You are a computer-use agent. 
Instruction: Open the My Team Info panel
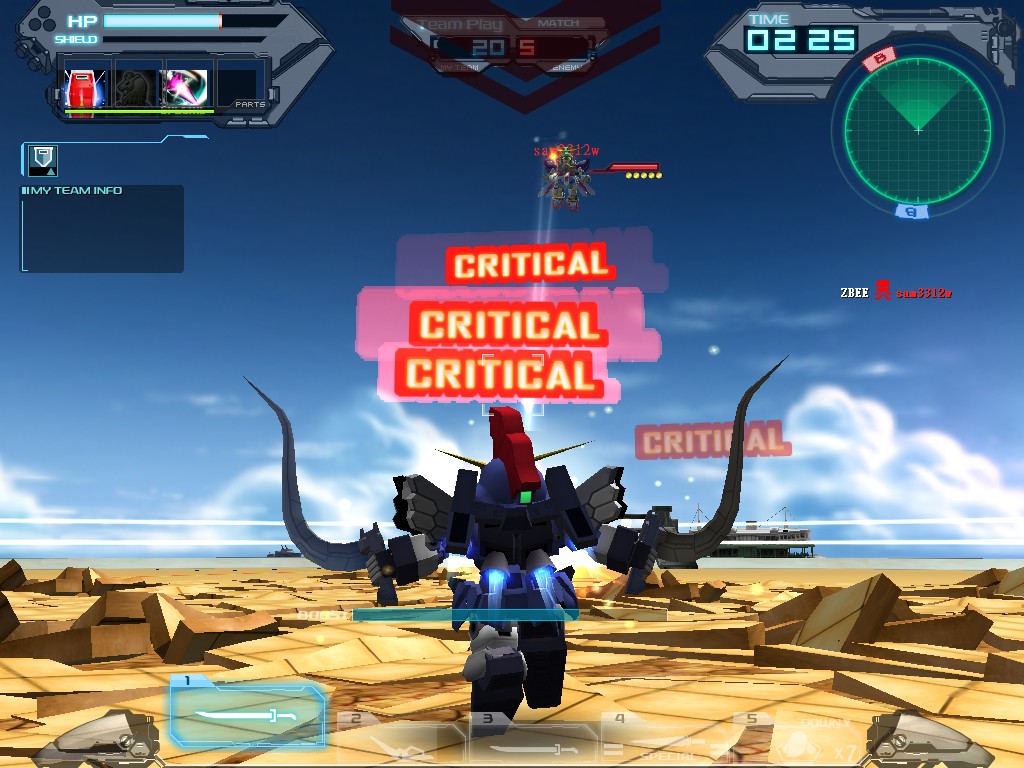[102, 228]
